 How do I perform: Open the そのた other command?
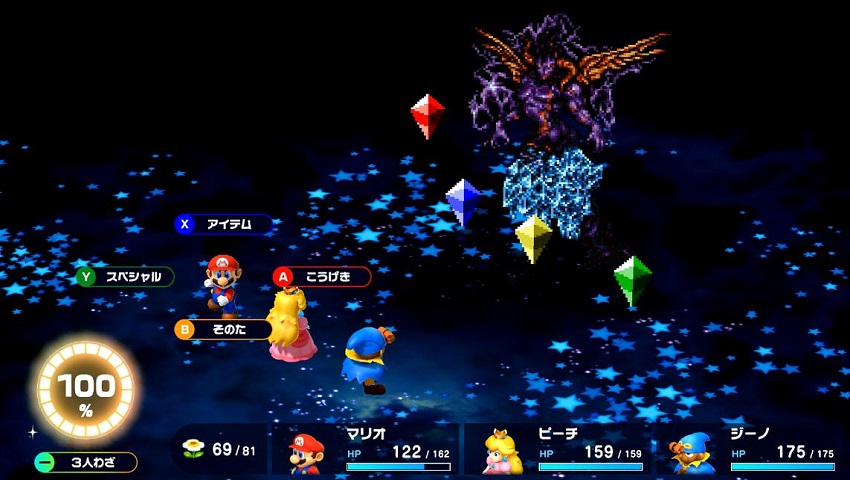tap(223, 329)
